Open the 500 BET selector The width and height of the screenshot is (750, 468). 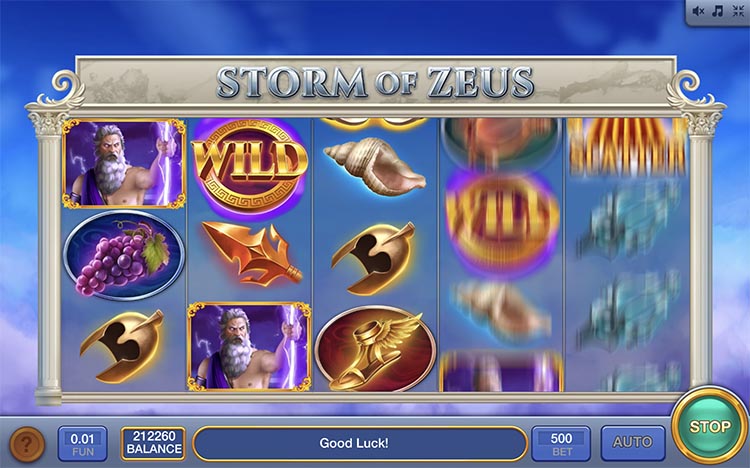point(560,442)
